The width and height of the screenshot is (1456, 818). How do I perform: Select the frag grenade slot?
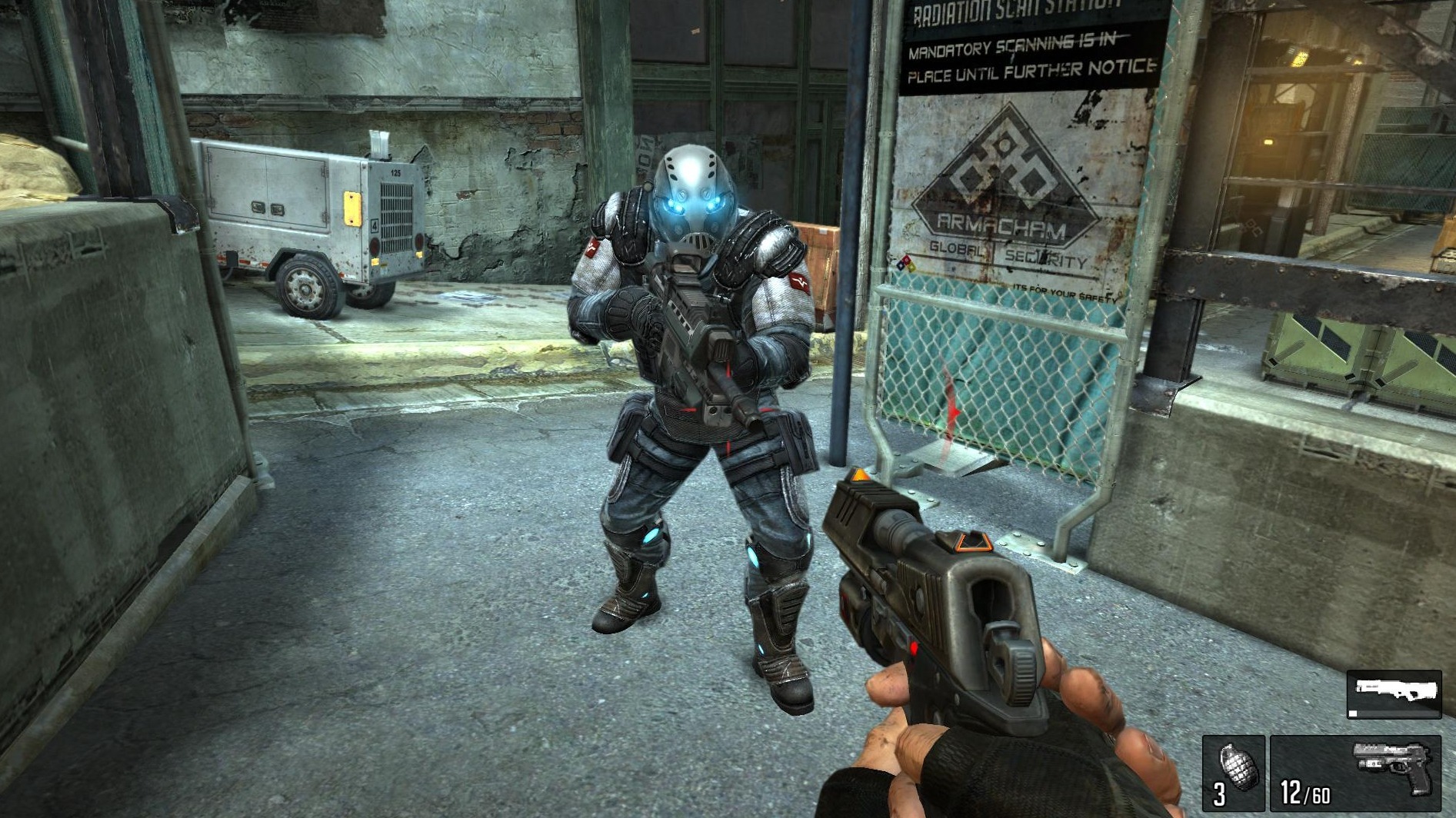[1234, 772]
